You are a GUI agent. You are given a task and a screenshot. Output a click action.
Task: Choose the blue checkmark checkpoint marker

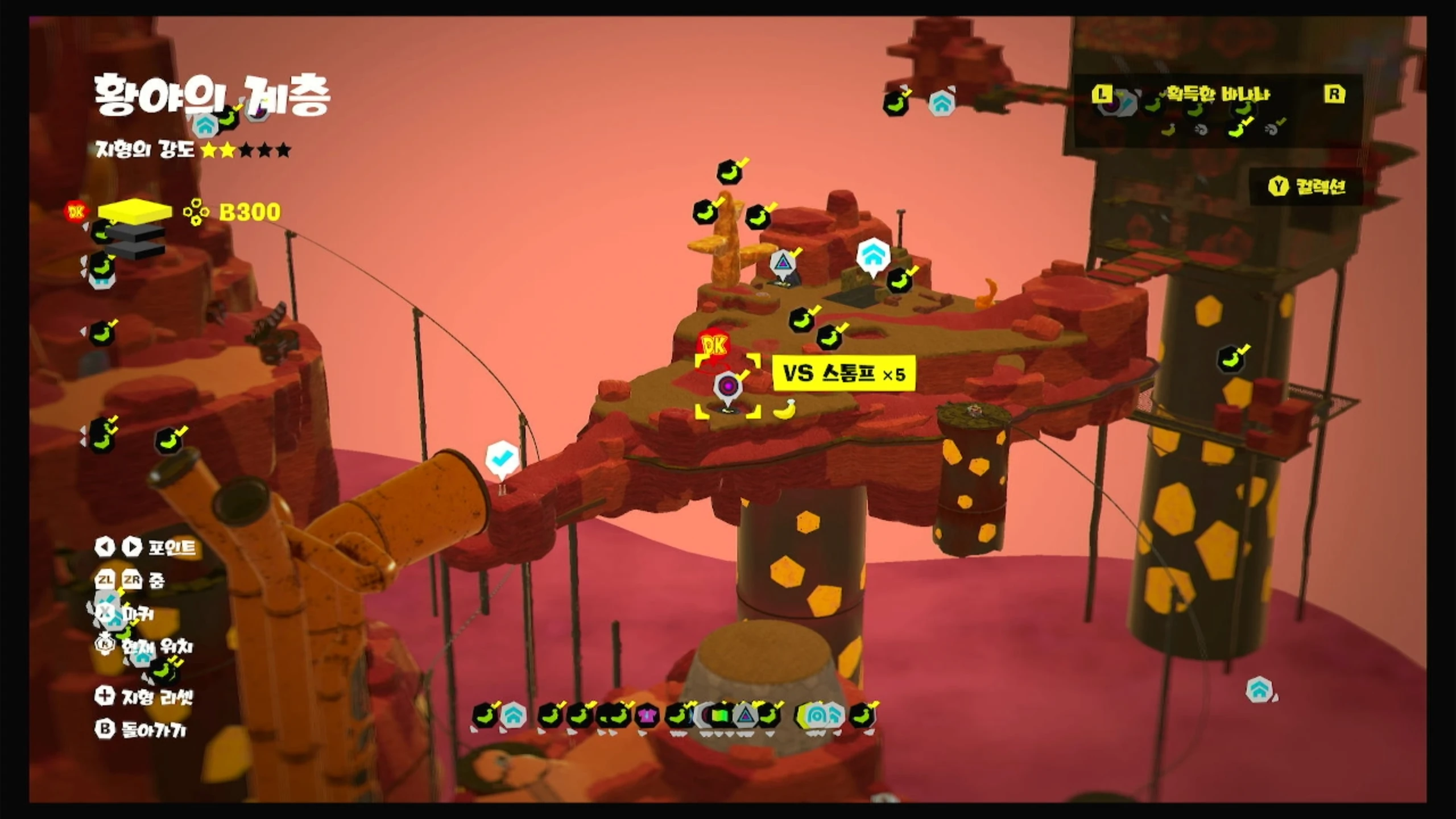click(502, 457)
